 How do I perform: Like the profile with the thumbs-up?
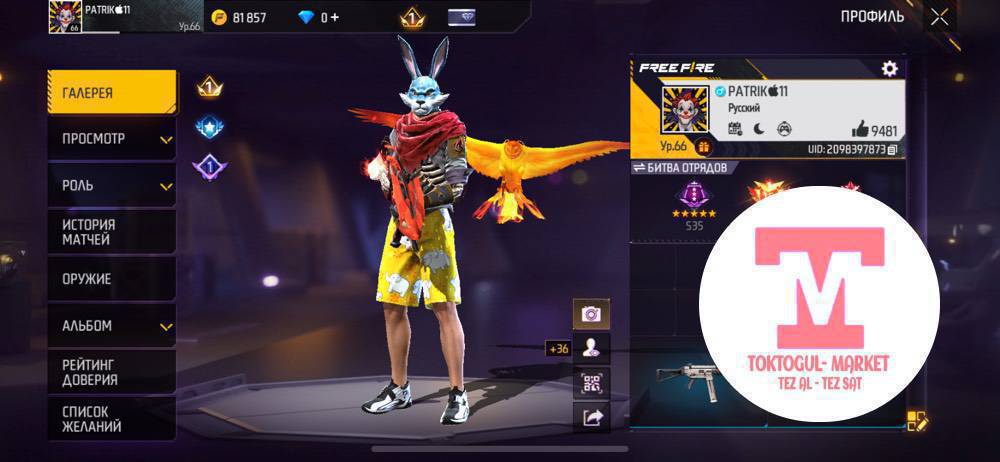[x=860, y=128]
